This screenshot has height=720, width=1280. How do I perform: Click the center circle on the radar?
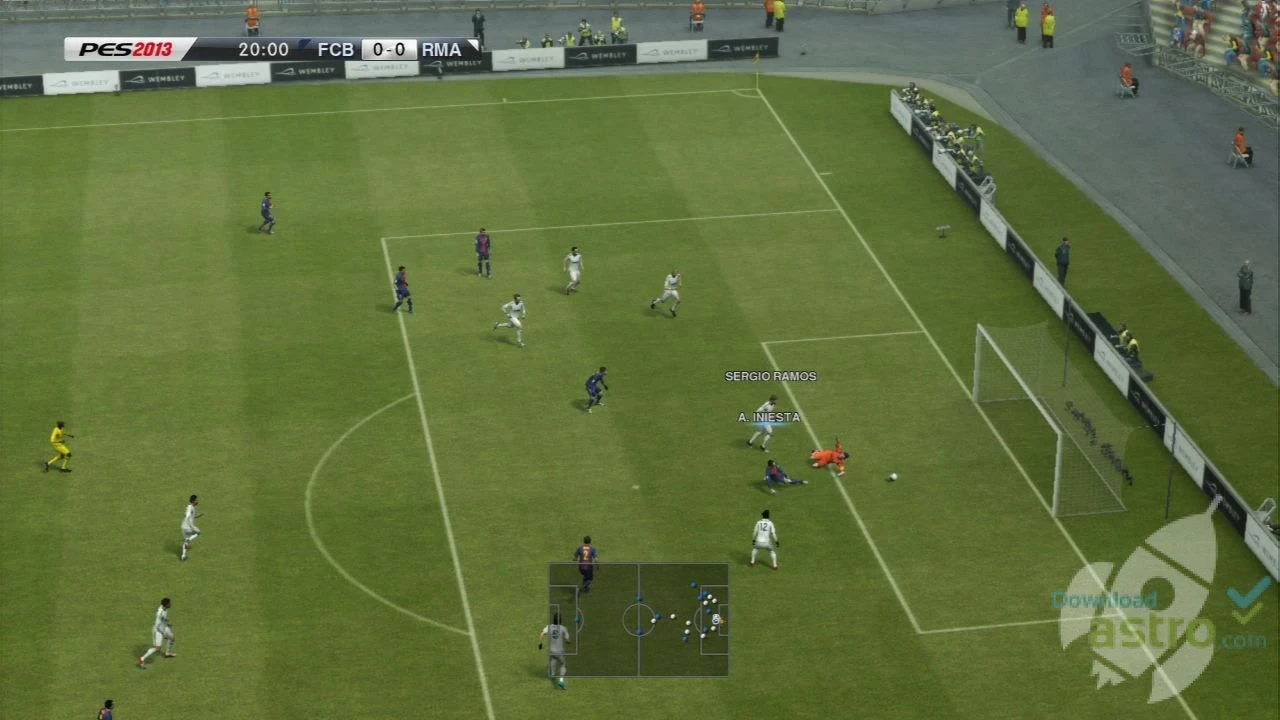coord(638,620)
